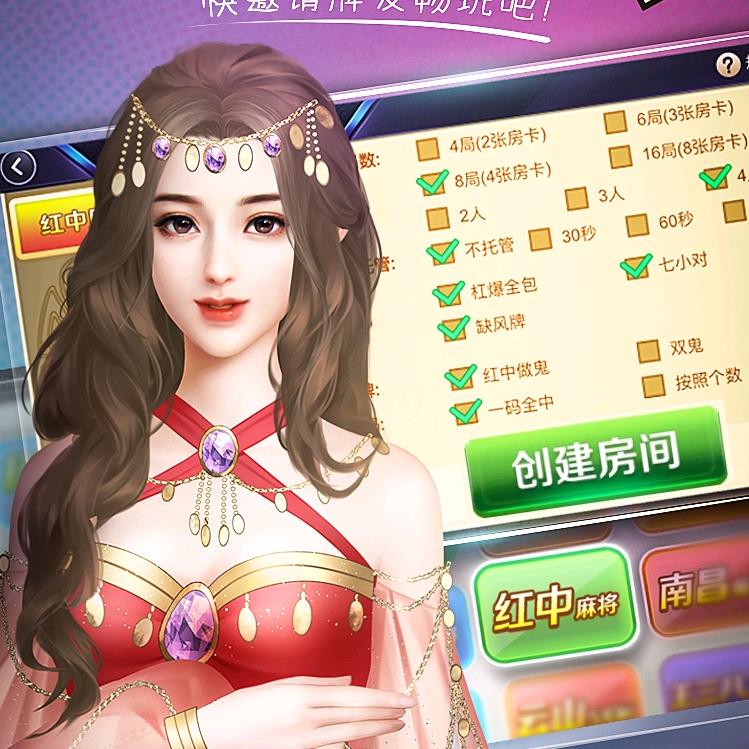The height and width of the screenshot is (749, 749).
Task: Select the 3人 player count
Action: pos(576,198)
